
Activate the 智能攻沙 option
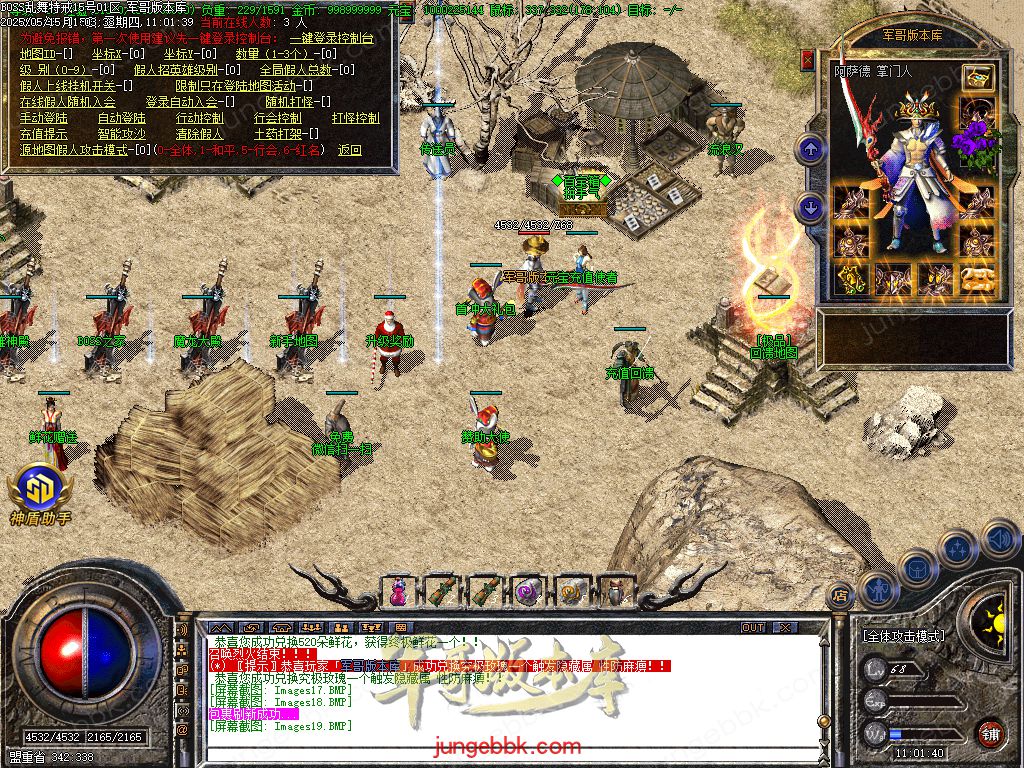click(x=121, y=134)
